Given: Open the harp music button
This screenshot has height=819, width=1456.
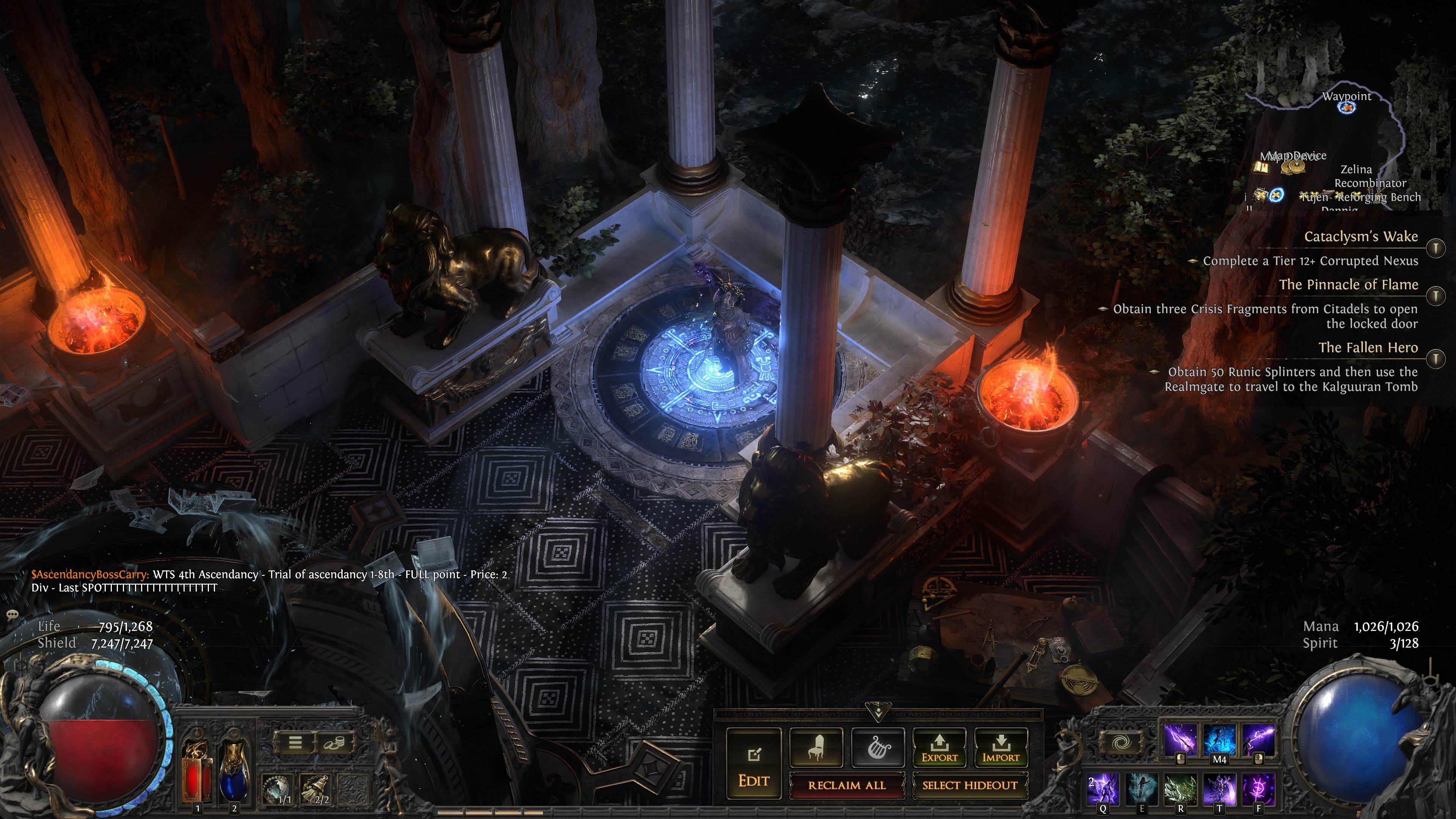Looking at the screenshot, I should 879,747.
